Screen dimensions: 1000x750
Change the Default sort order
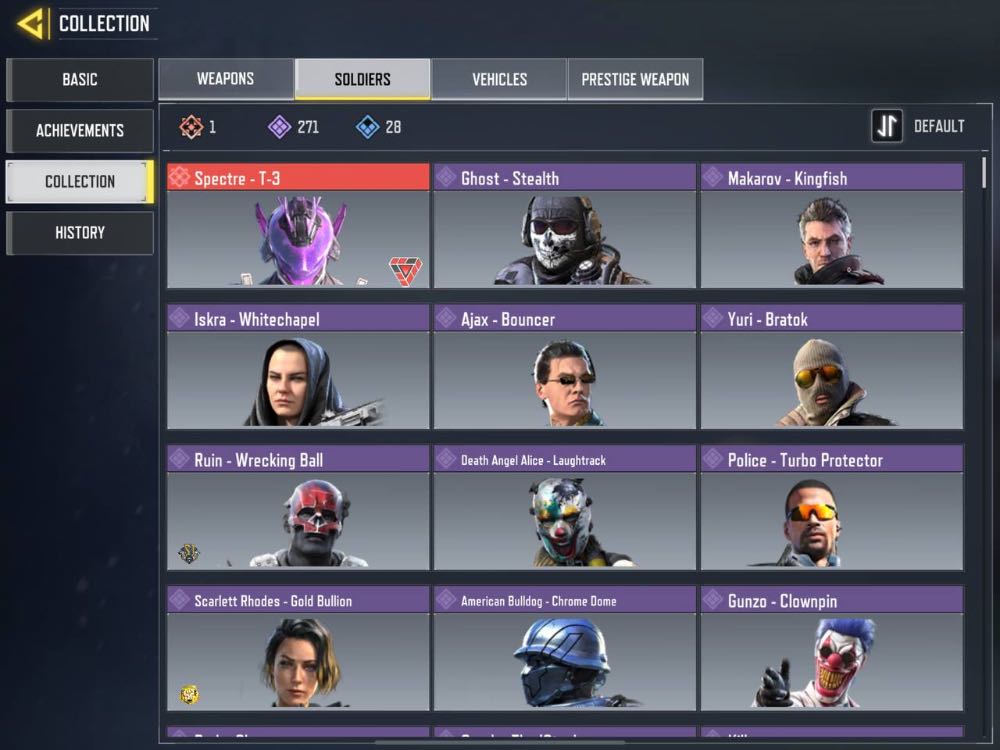[917, 126]
